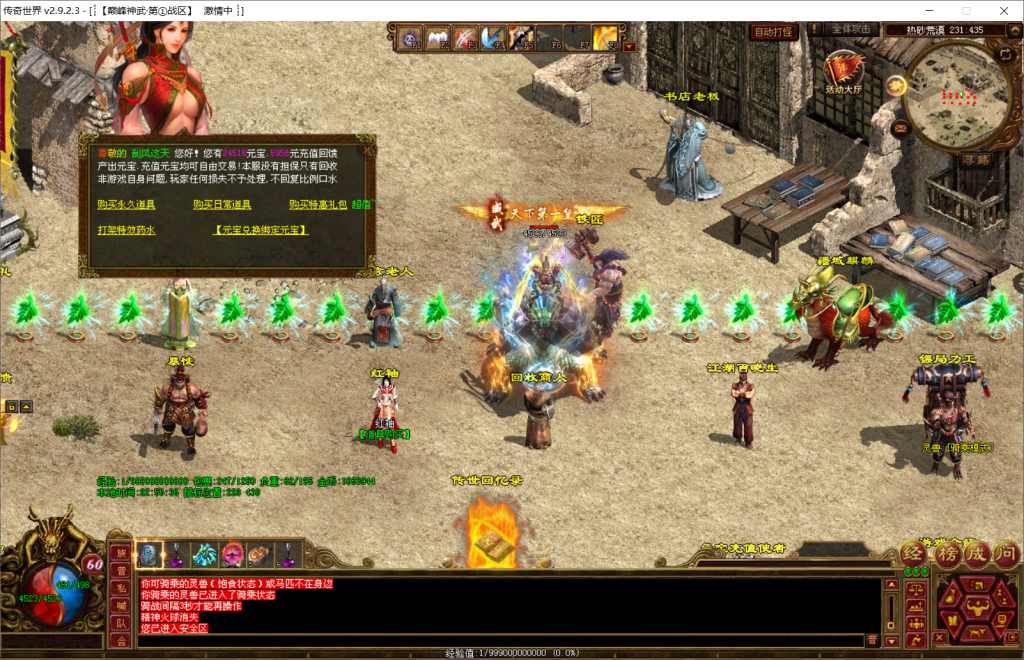Use the purple potion in hotbar slot 2
Screen dimensions: 1024x660
[178, 553]
